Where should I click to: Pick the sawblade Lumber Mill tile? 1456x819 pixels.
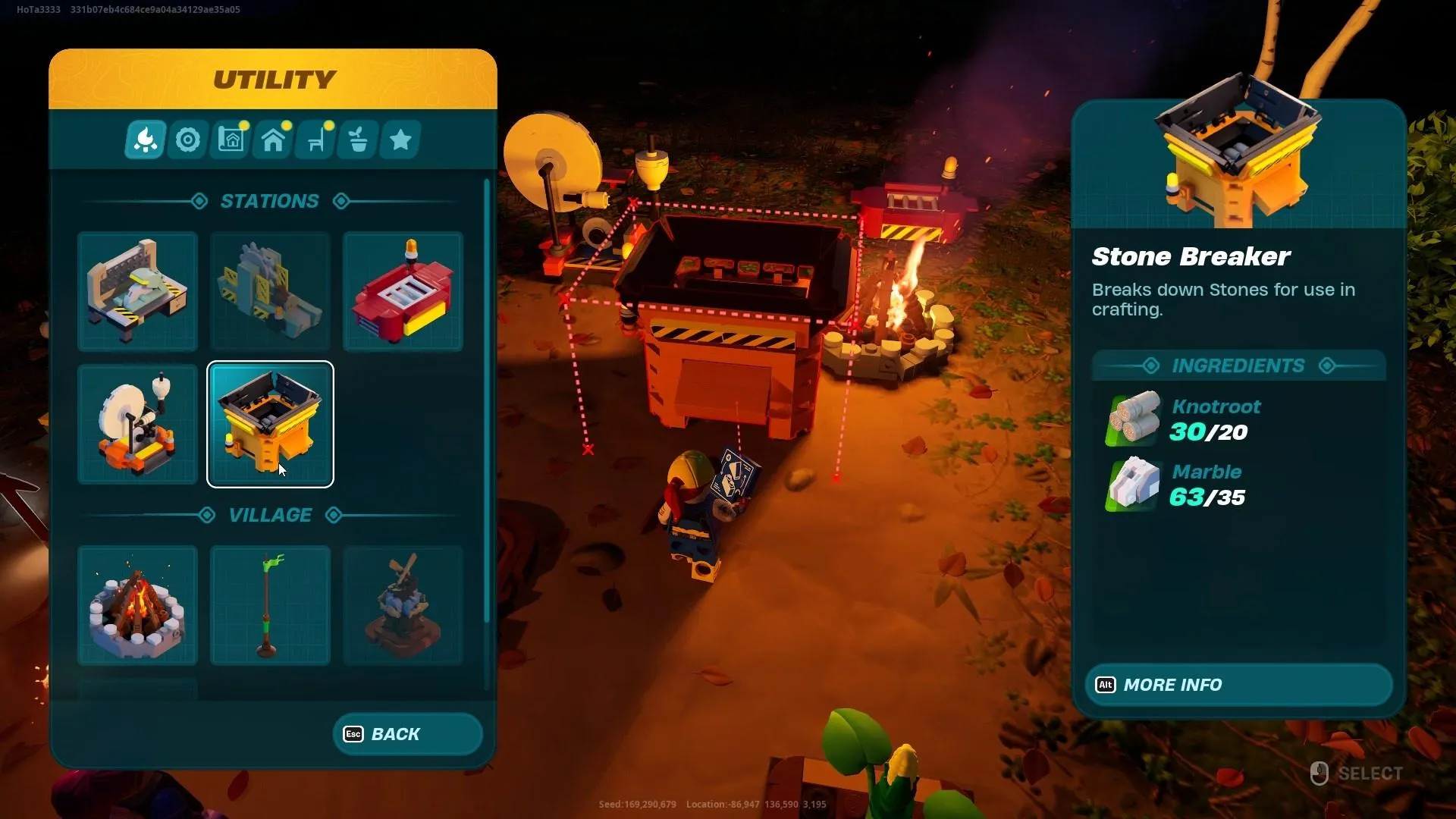(270, 291)
